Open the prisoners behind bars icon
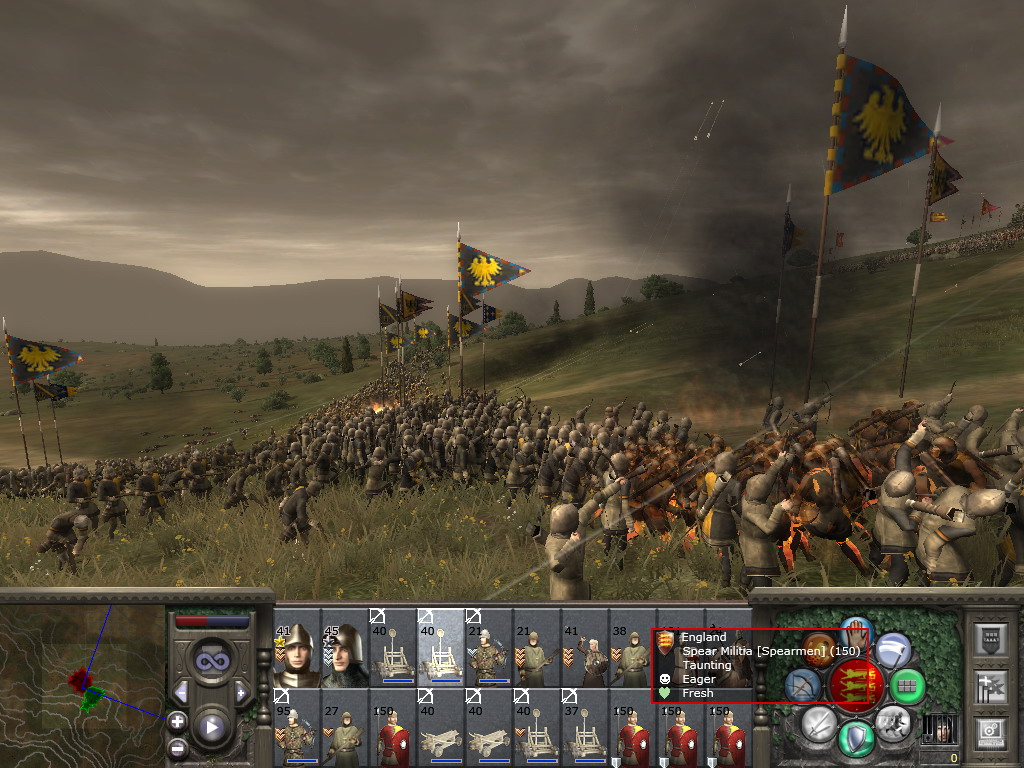This screenshot has width=1024, height=768. 937,729
